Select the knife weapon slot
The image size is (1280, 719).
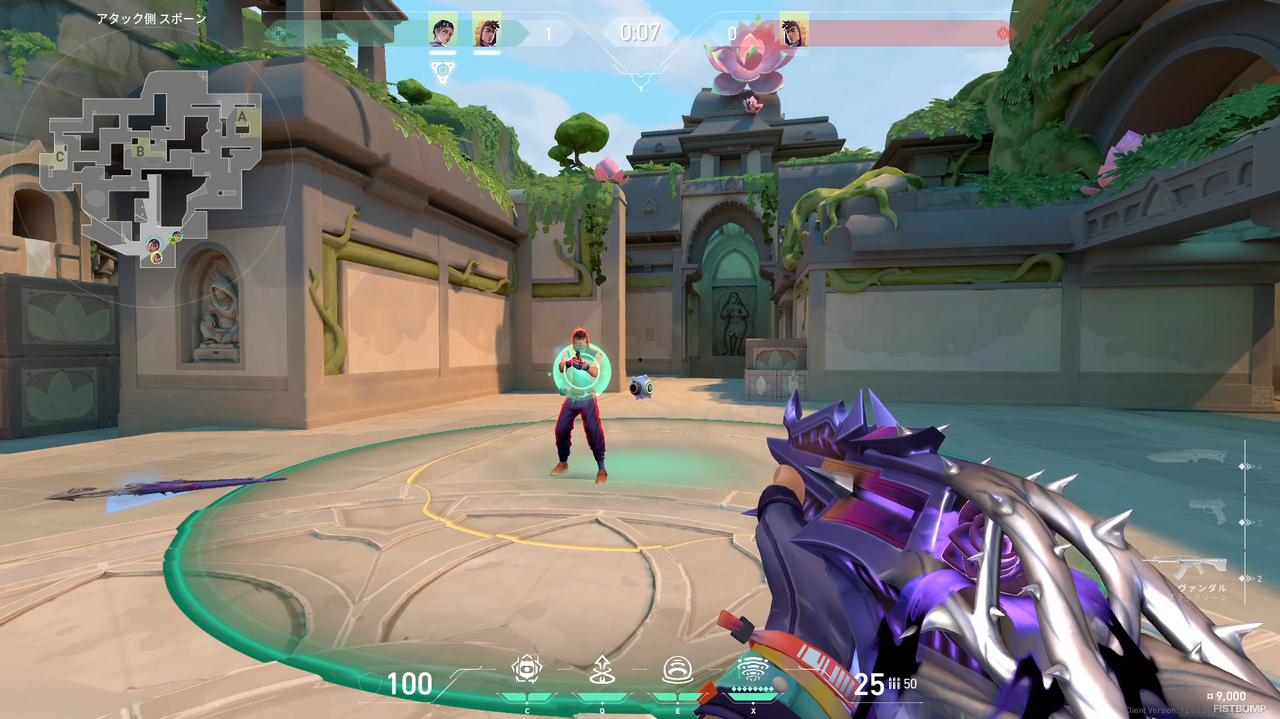(1200, 457)
